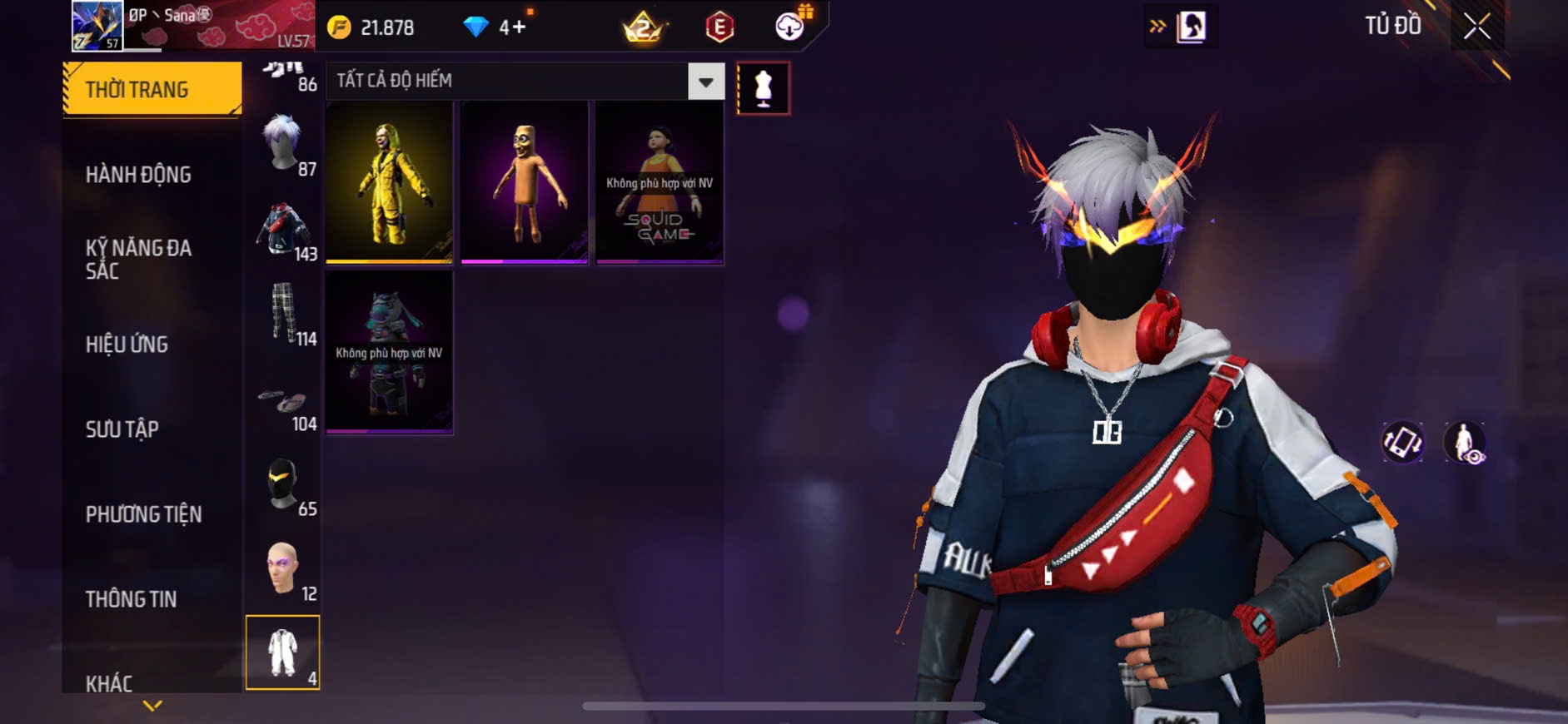
Task: Toggle the character view eye icon
Action: pyautogui.click(x=1464, y=442)
